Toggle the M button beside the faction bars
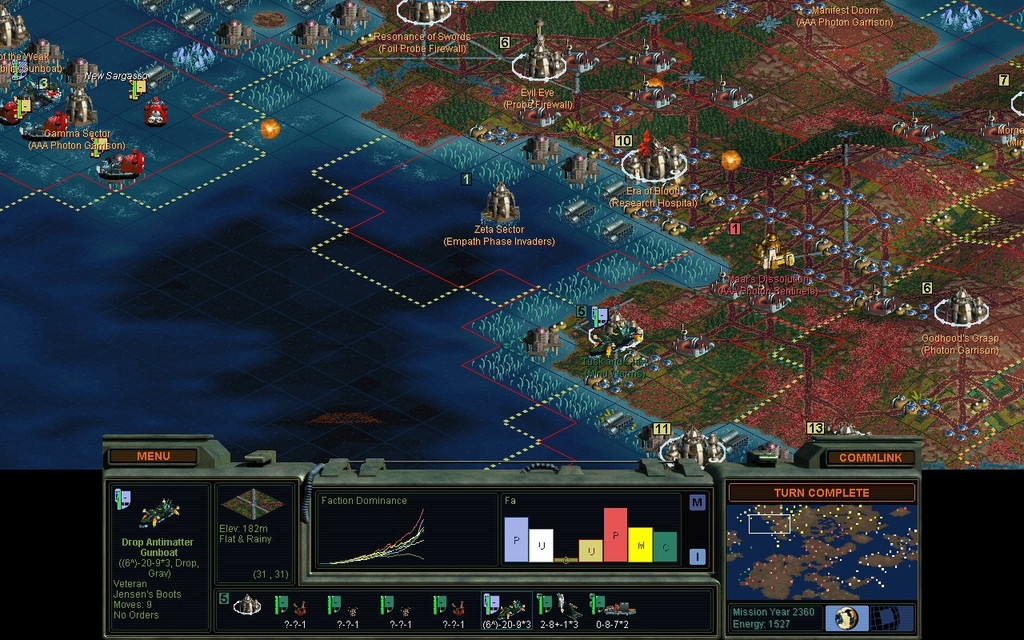The image size is (1024, 640). tap(697, 502)
